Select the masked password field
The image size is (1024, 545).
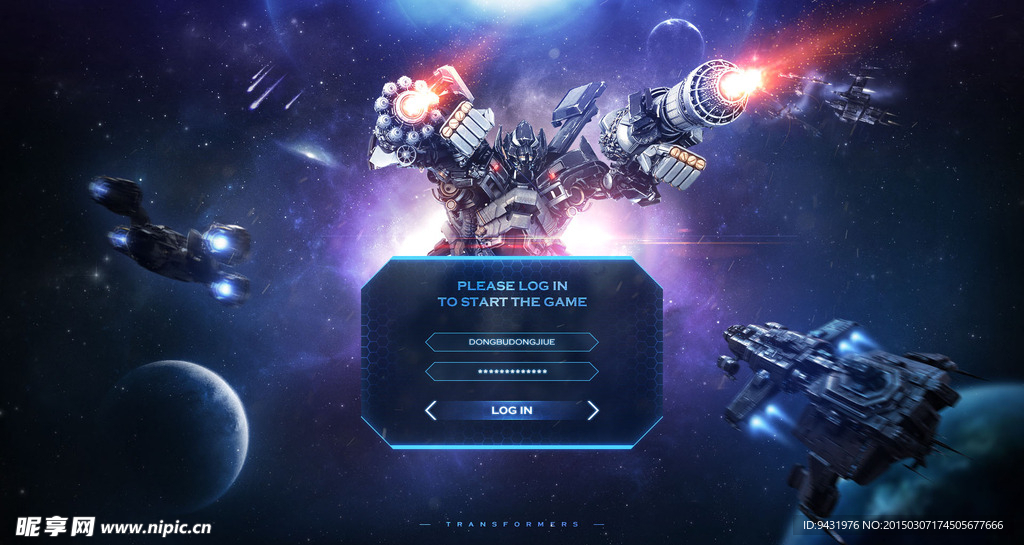pyautogui.click(x=511, y=372)
